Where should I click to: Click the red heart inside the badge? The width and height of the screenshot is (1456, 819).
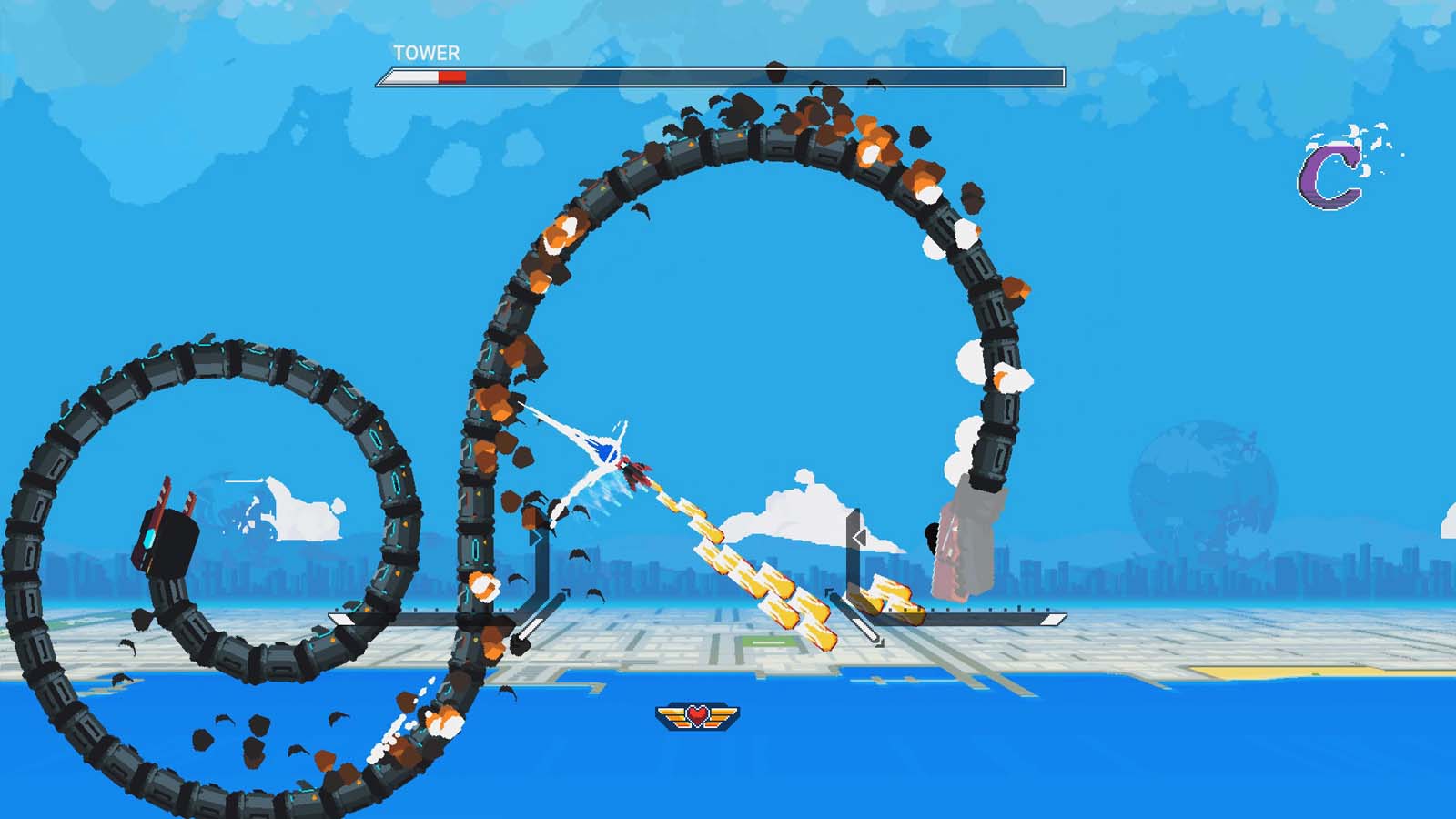[x=696, y=715]
